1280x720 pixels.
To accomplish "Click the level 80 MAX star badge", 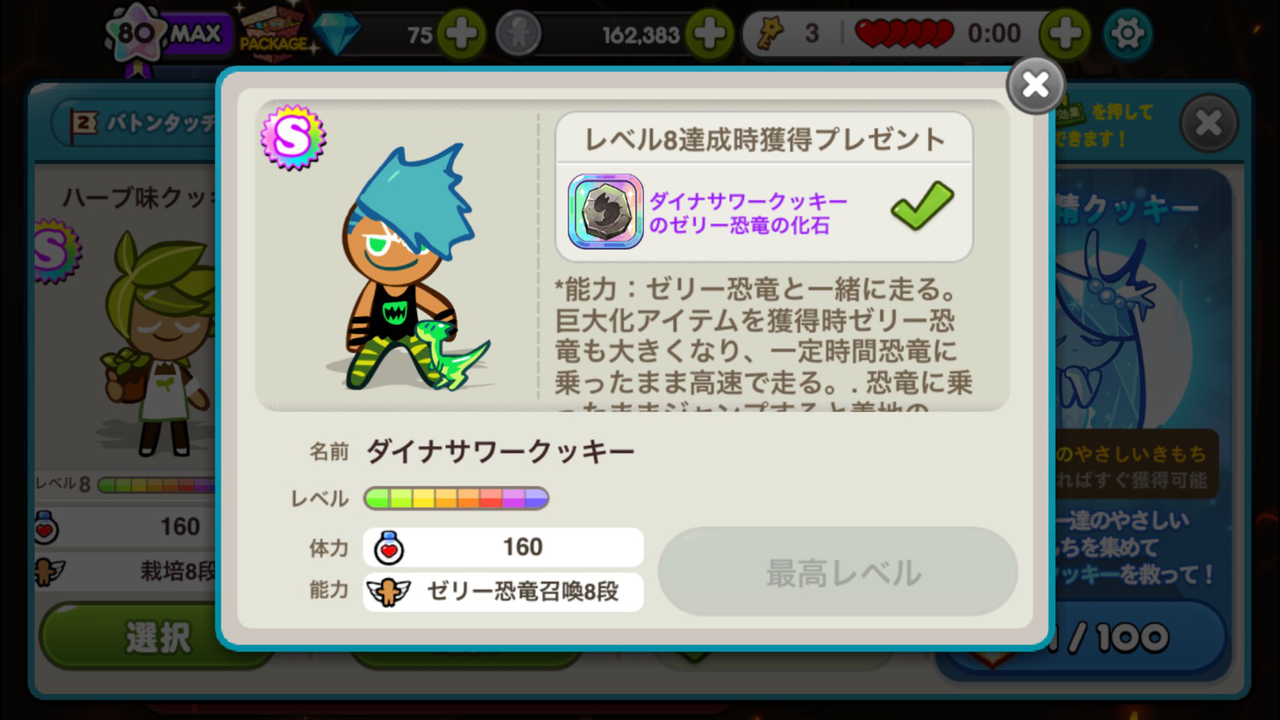I will (x=135, y=32).
